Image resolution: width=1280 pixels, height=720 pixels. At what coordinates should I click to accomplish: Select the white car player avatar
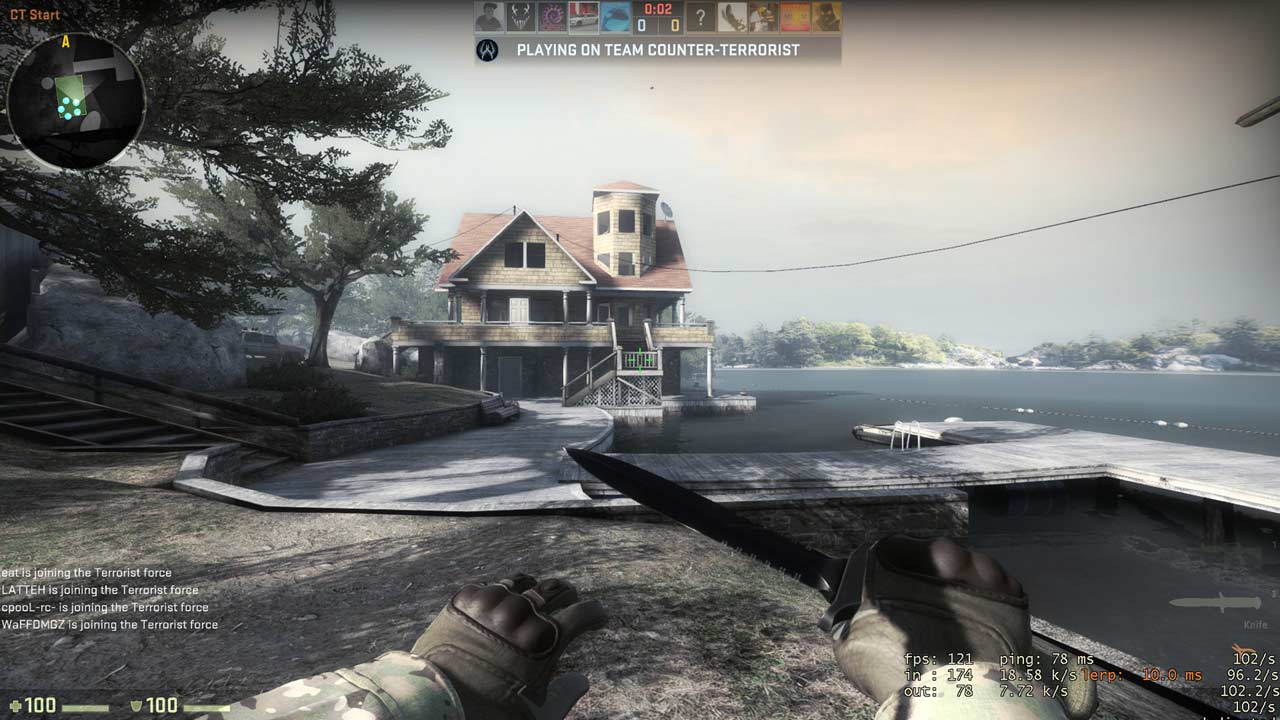coord(583,16)
